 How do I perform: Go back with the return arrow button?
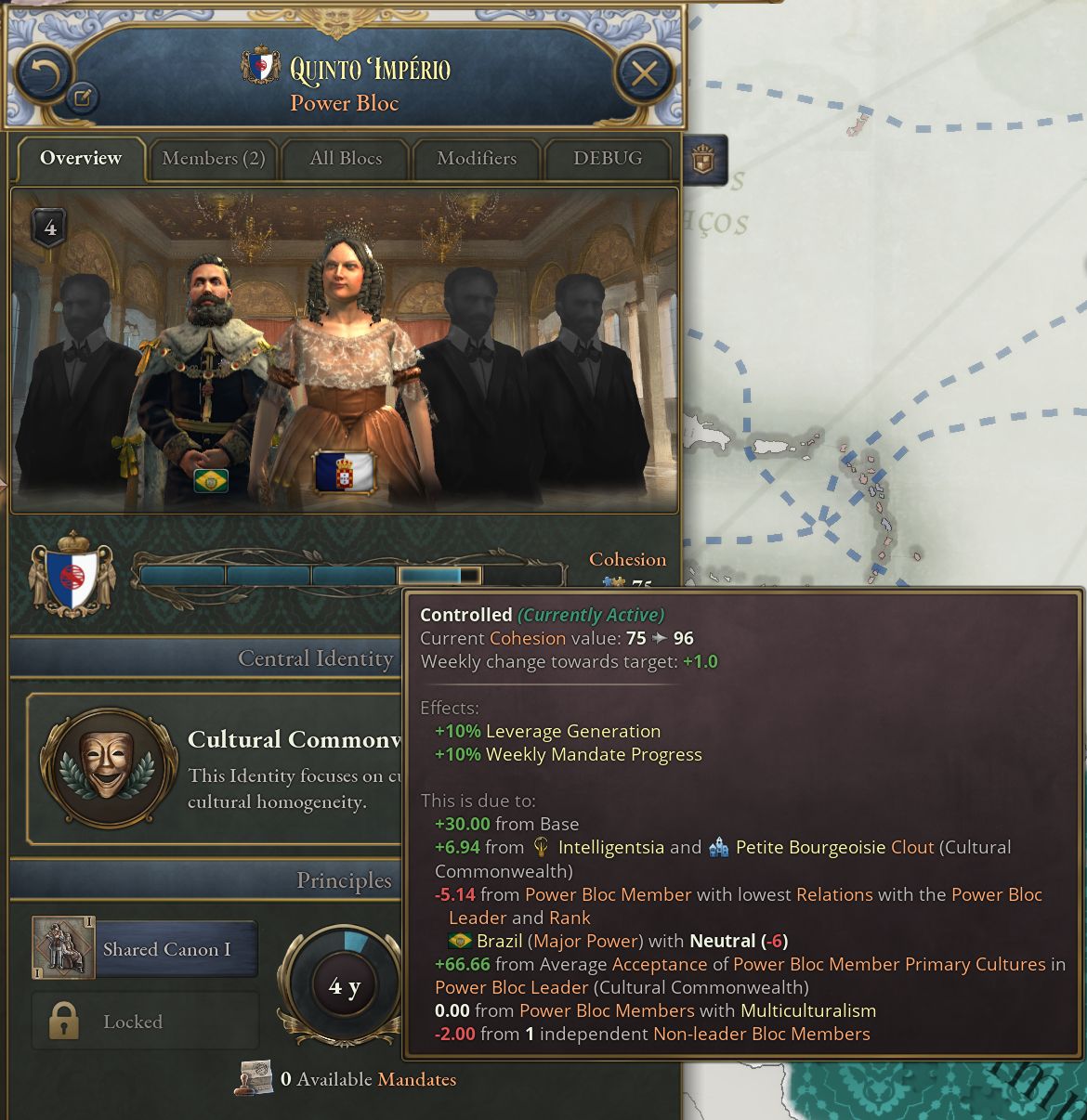[x=43, y=72]
